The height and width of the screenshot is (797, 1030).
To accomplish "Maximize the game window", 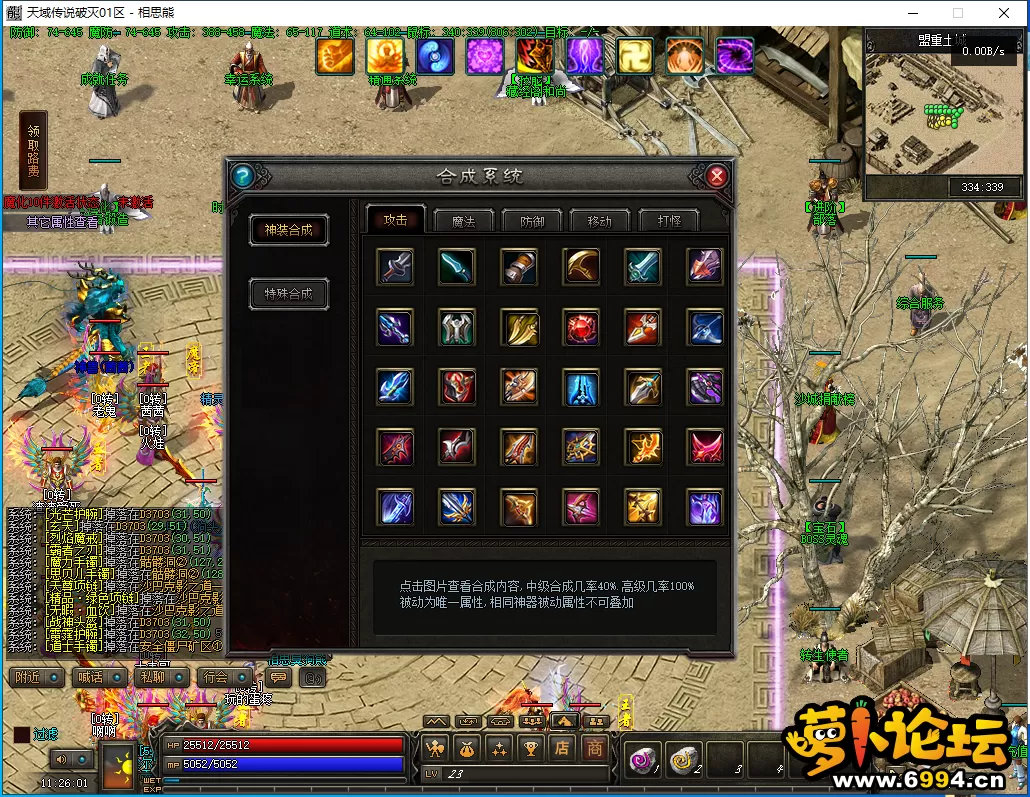I will (957, 13).
